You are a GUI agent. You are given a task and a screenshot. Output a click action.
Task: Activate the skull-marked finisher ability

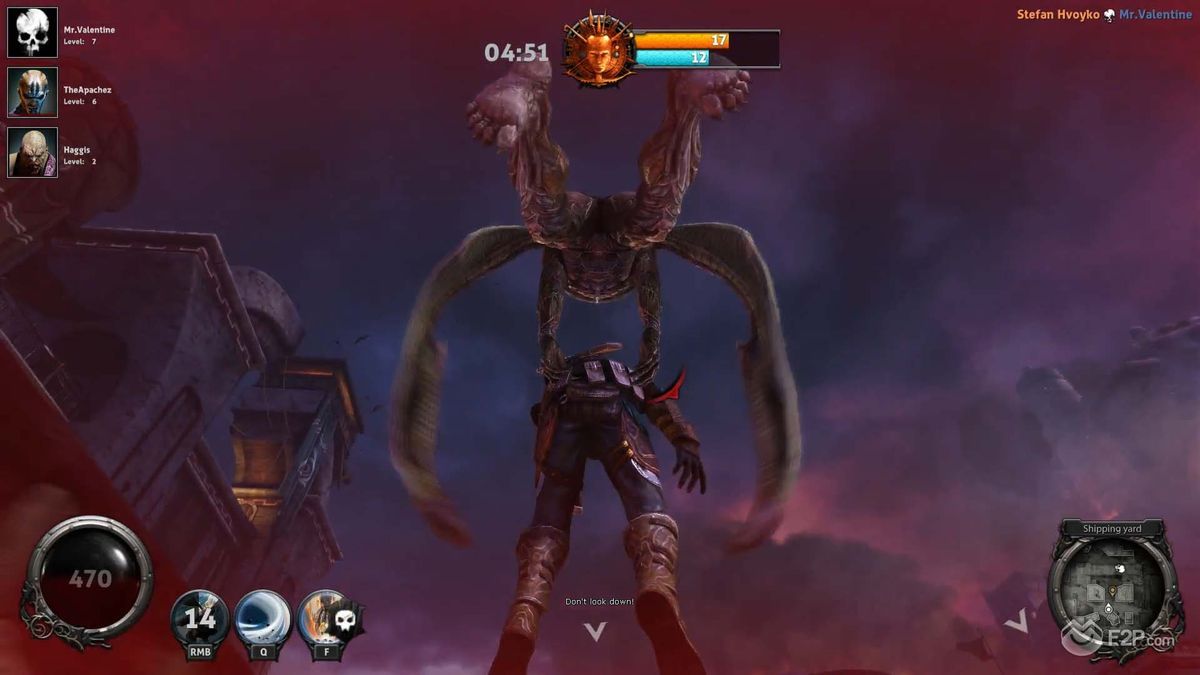pyautogui.click(x=325, y=619)
